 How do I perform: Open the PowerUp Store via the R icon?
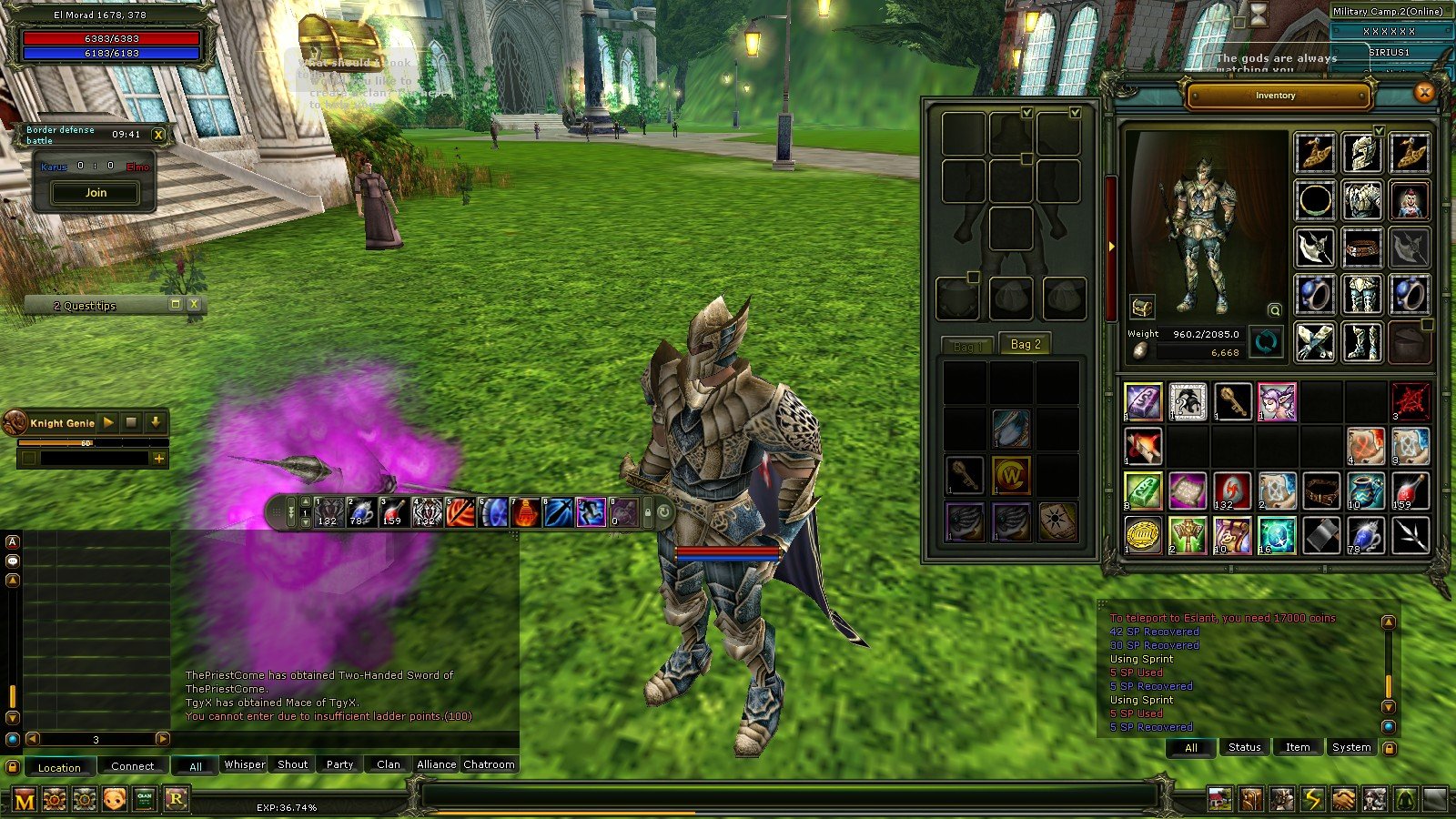point(177,798)
